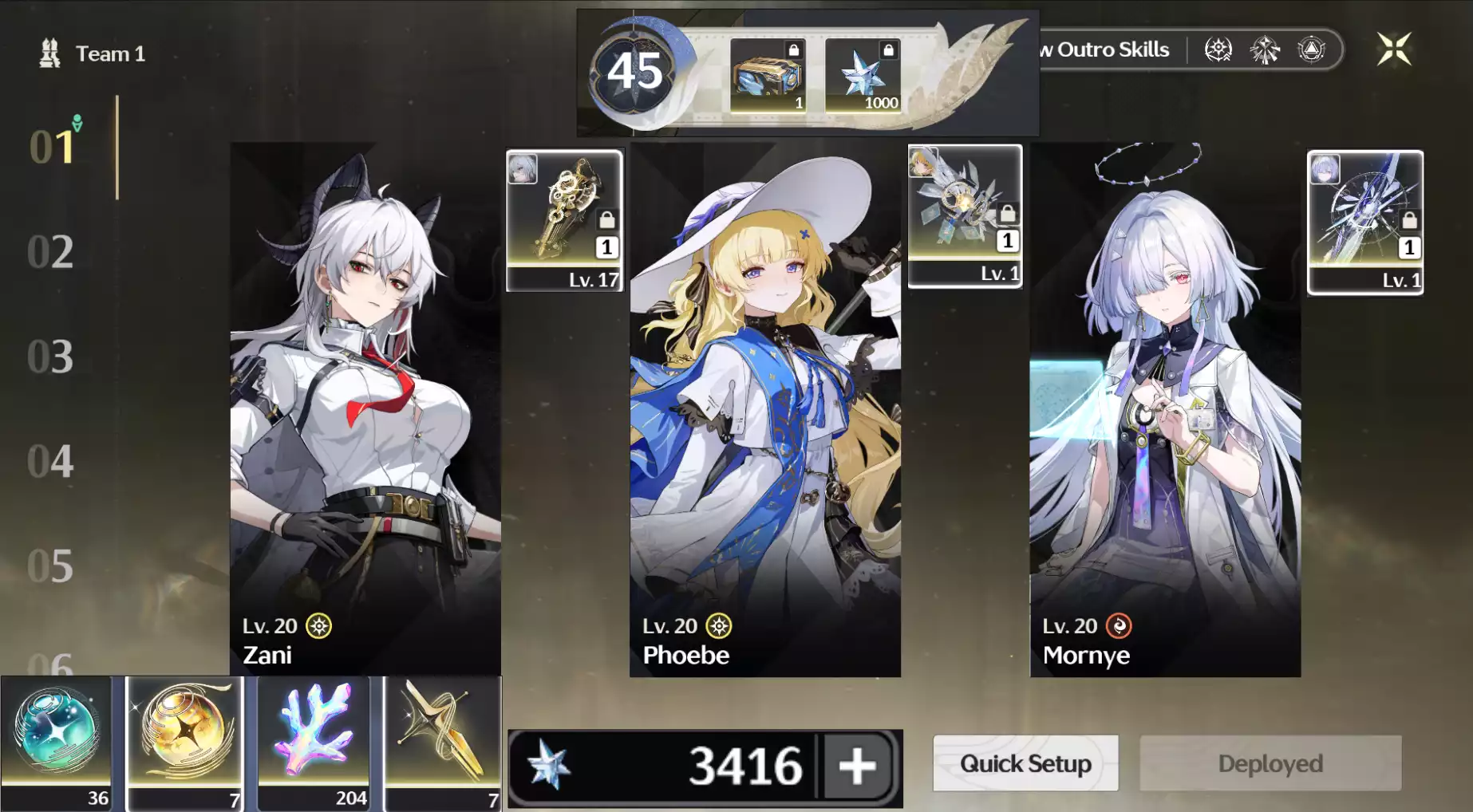View Outro Skills panel

point(1109,49)
